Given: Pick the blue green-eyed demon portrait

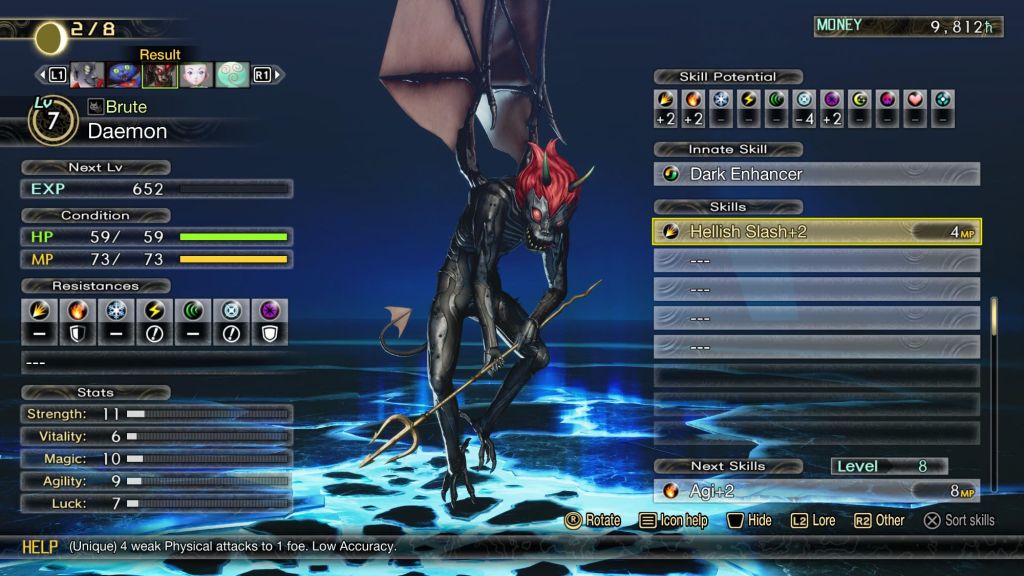Looking at the screenshot, I should pos(123,75).
